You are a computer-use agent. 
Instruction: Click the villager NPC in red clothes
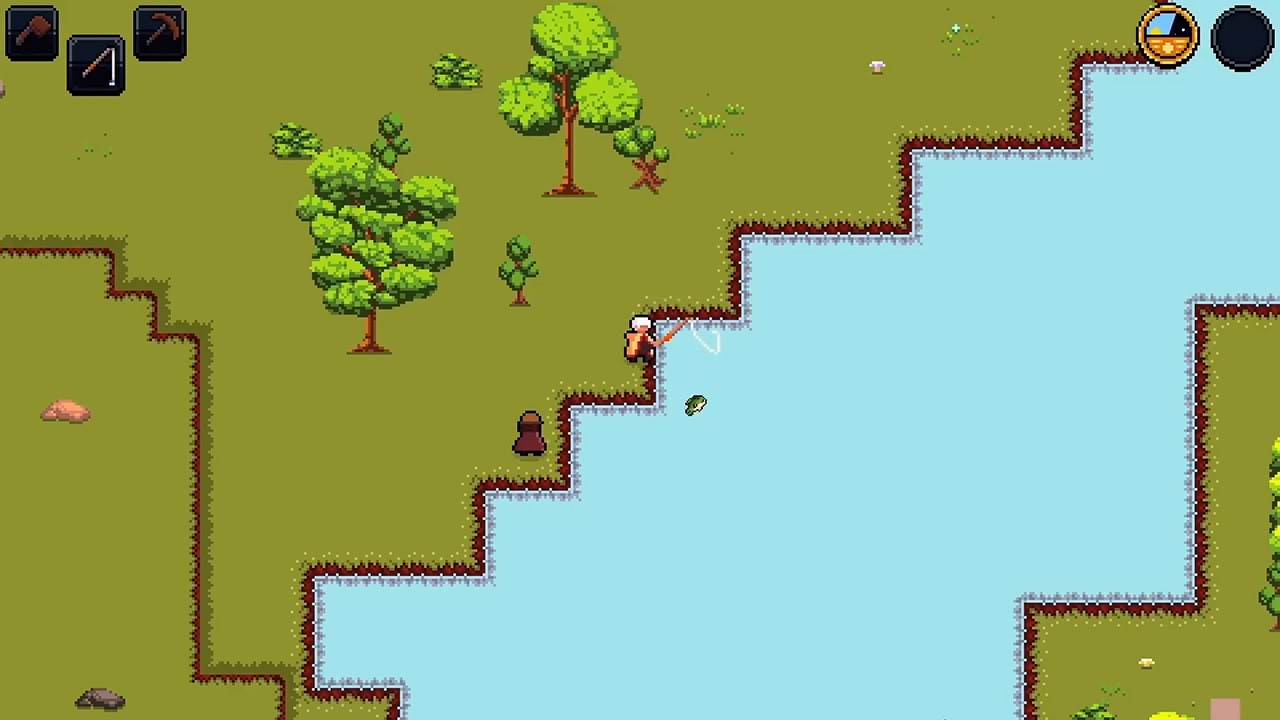tap(529, 433)
